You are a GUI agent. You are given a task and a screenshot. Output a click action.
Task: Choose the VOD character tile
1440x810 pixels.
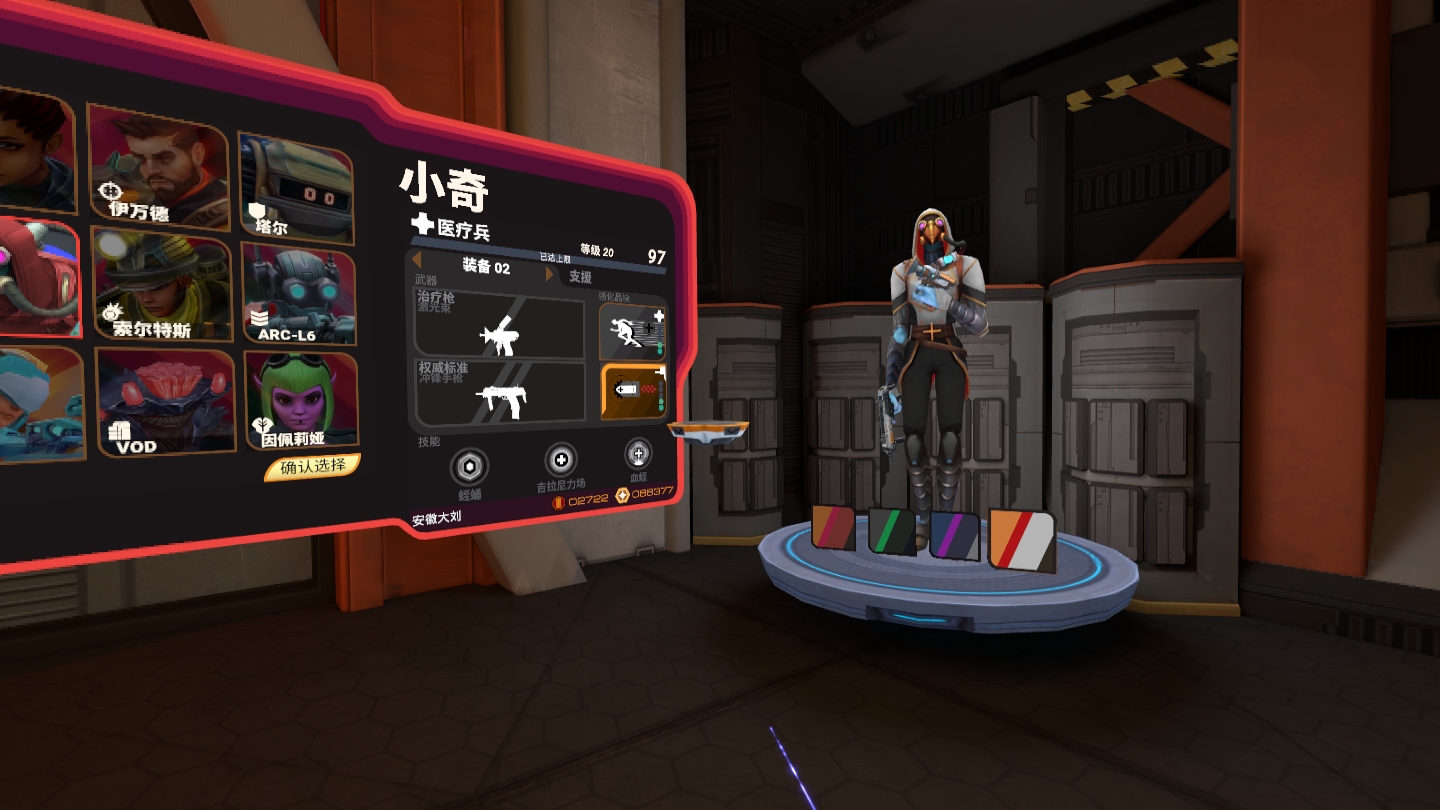click(166, 402)
